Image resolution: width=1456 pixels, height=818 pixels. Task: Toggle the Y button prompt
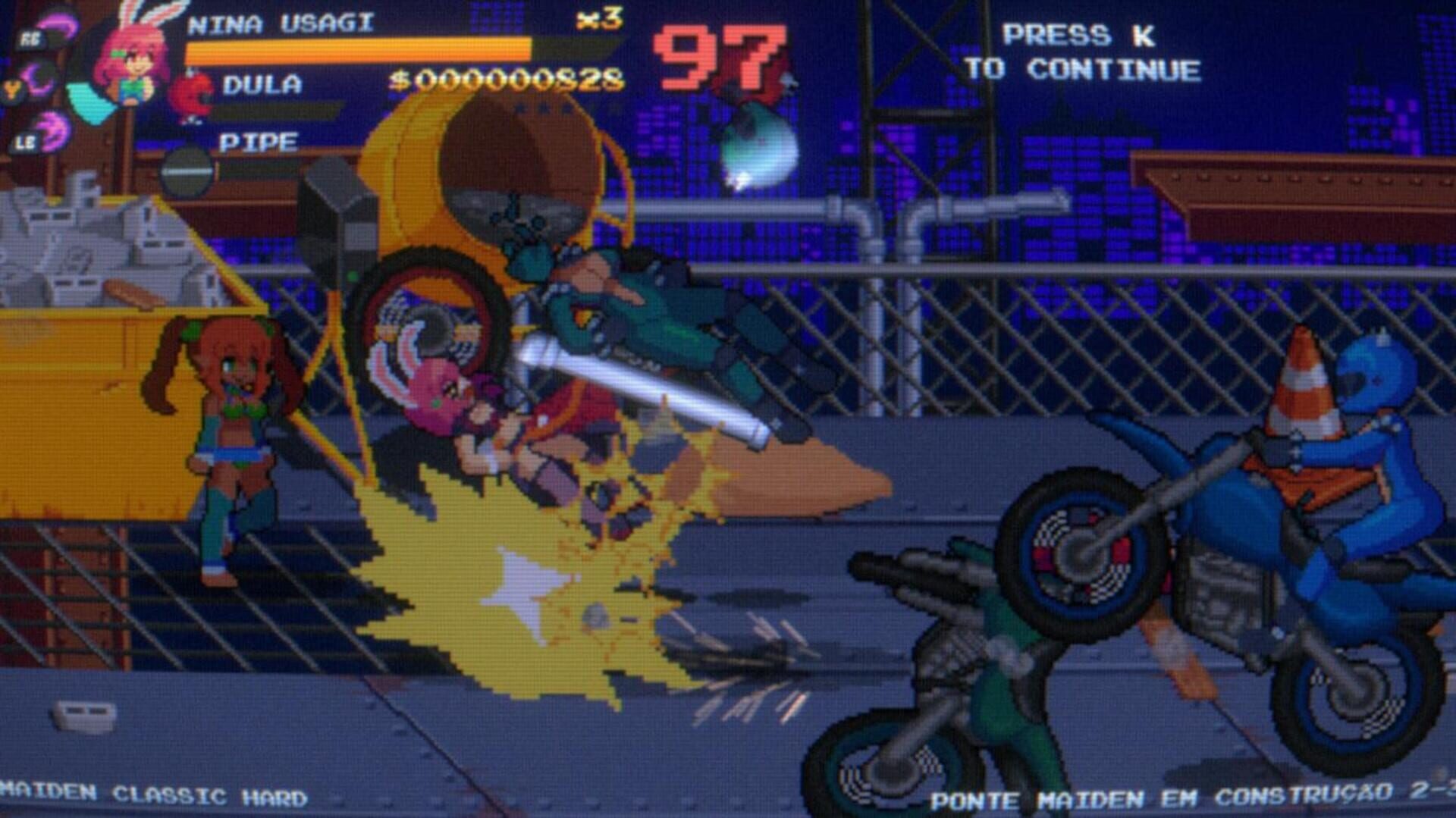click(13, 89)
